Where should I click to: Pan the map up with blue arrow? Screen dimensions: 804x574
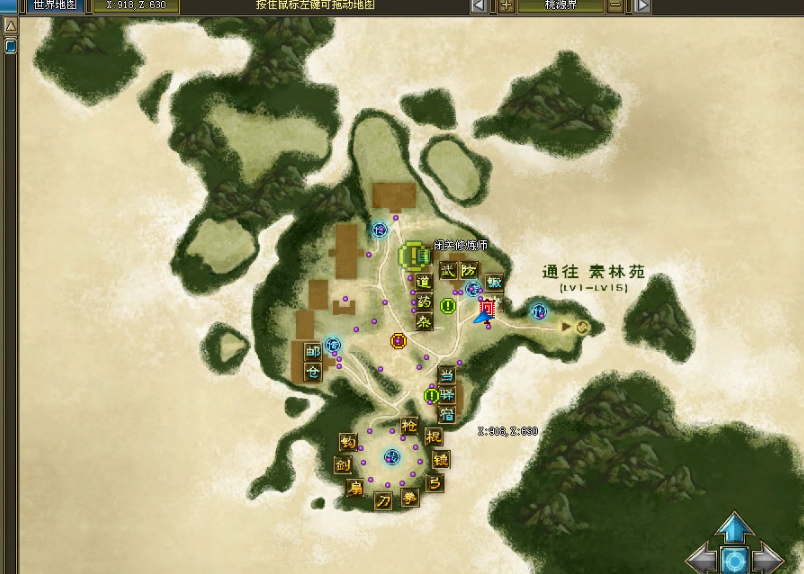click(735, 527)
